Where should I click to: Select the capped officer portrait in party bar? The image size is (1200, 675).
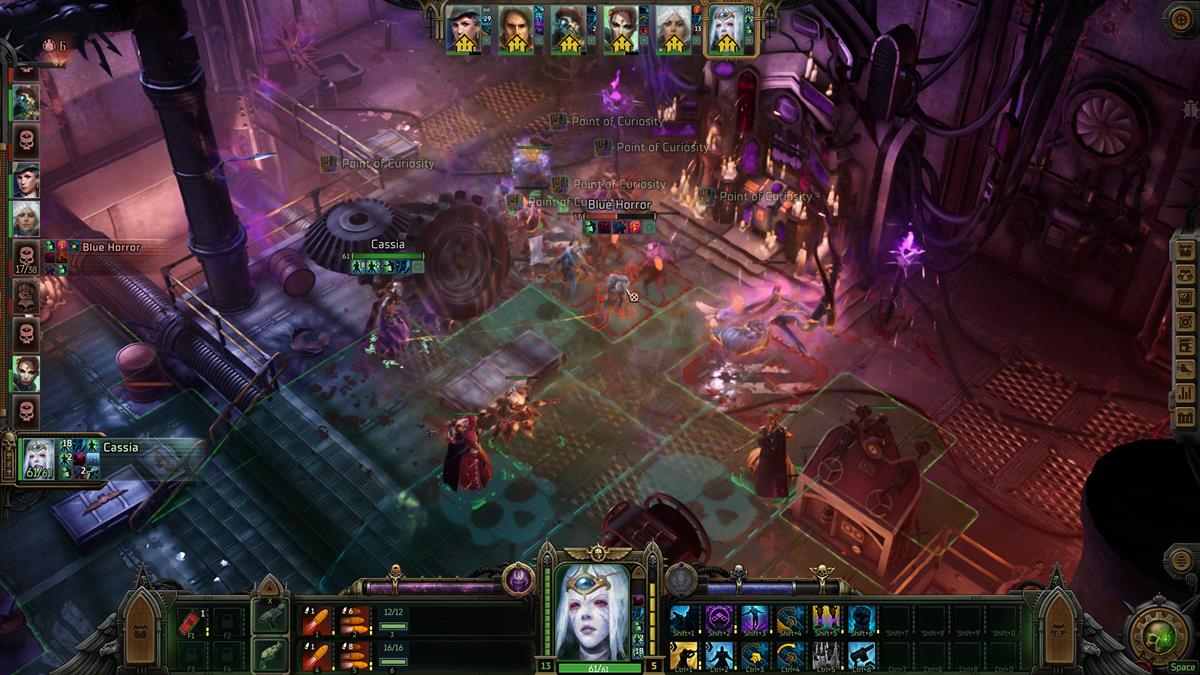(465, 30)
